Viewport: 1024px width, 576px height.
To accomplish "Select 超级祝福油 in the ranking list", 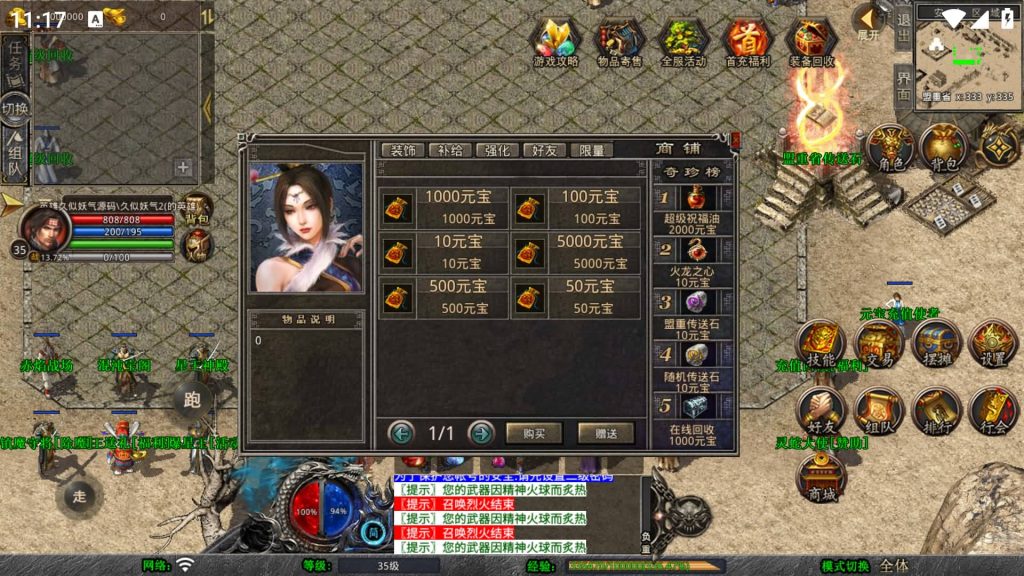I will tap(690, 210).
